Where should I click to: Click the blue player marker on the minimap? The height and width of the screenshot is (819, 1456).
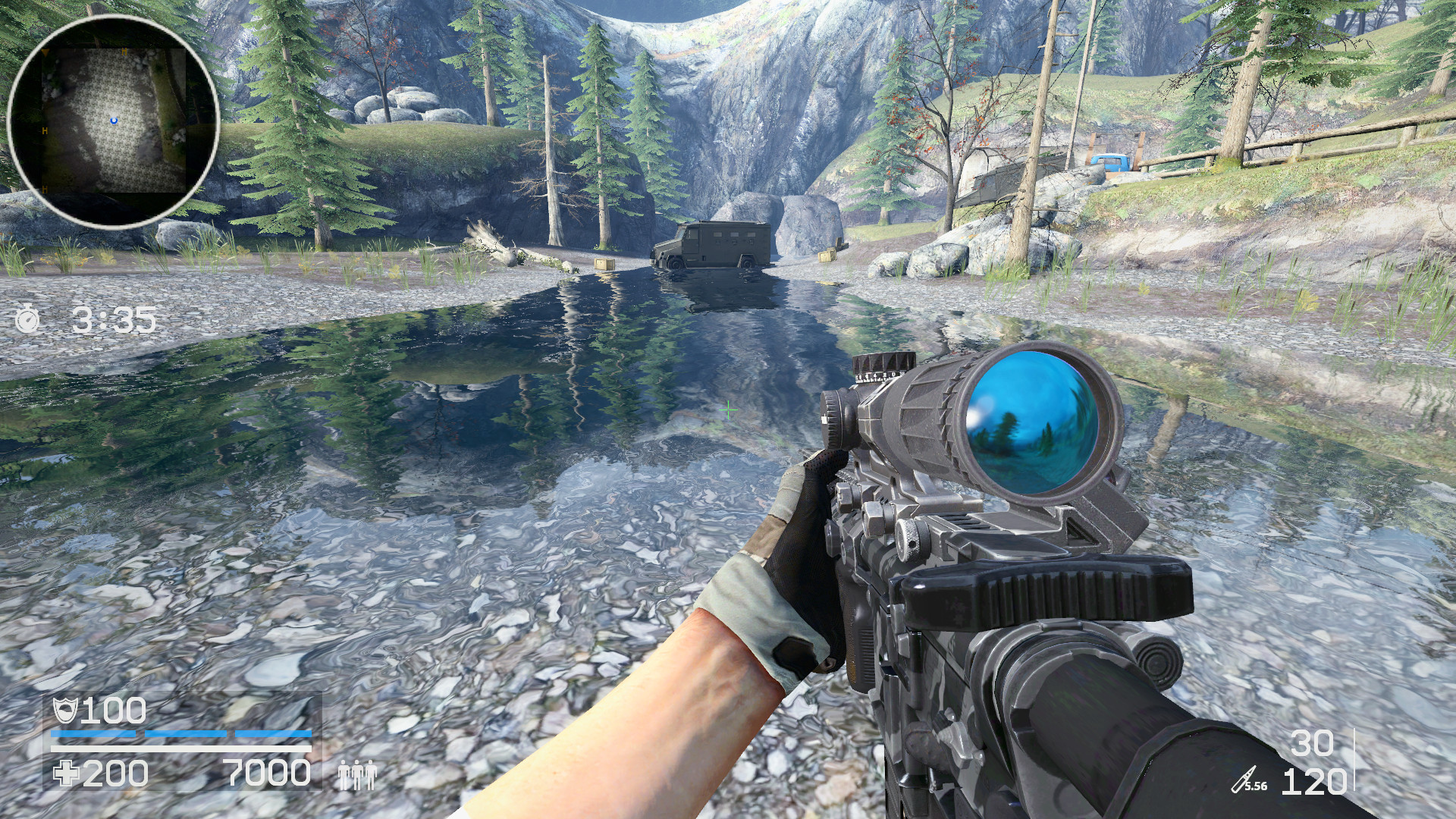click(x=114, y=120)
